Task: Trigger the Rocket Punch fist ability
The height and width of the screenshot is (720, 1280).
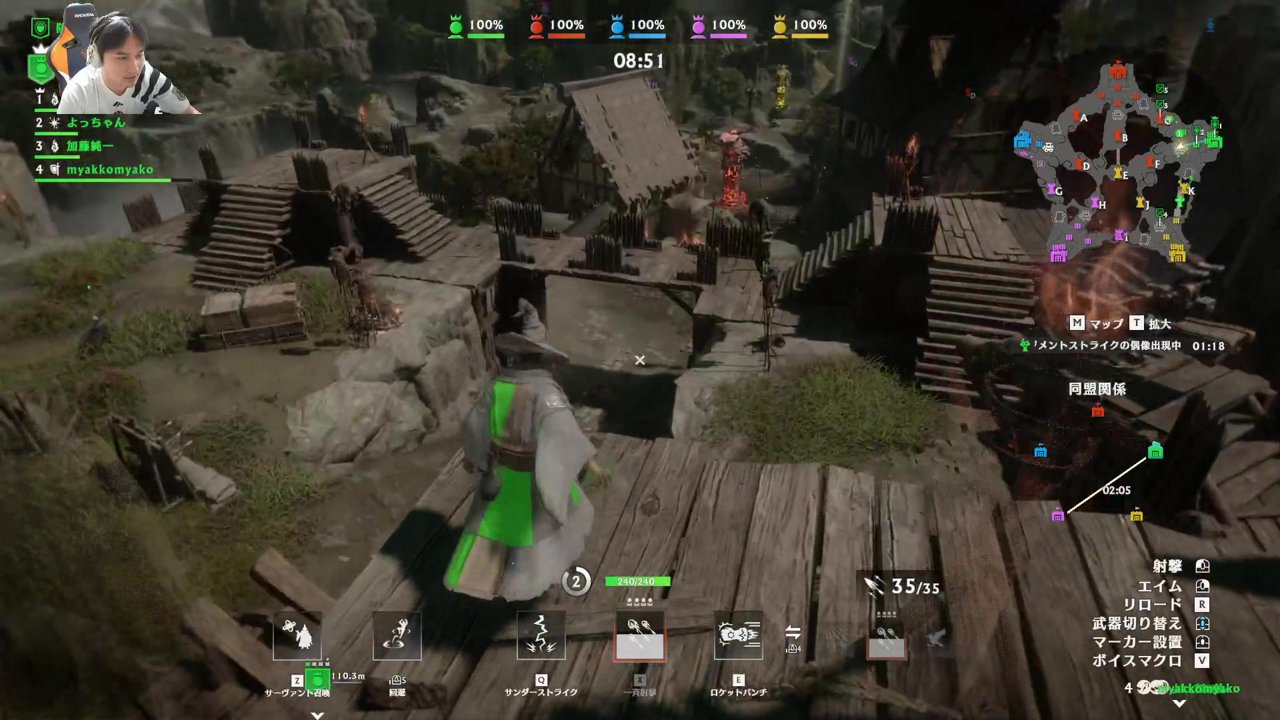Action: 738,636
